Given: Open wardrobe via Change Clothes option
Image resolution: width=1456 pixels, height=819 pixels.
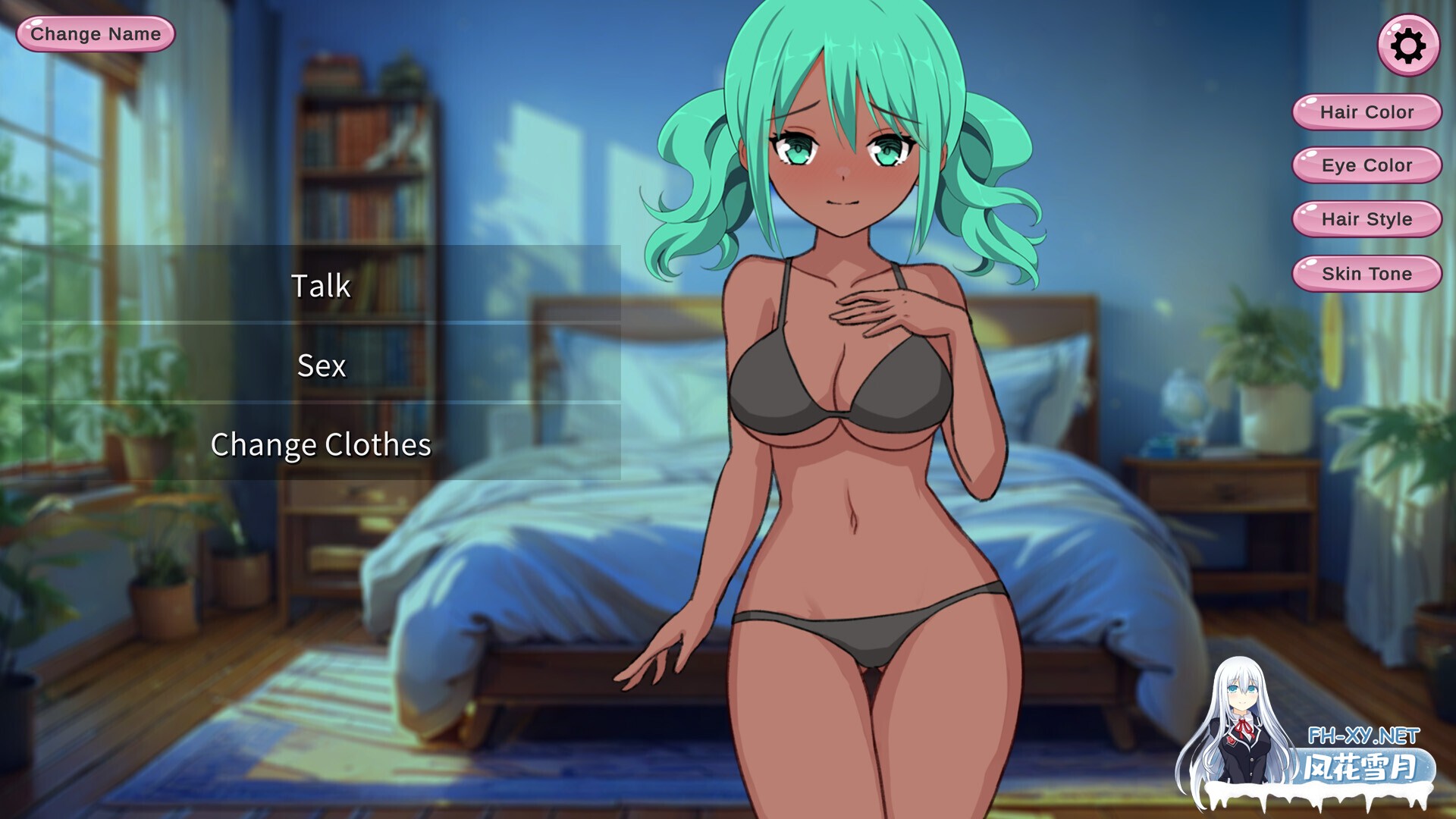Looking at the screenshot, I should (321, 446).
